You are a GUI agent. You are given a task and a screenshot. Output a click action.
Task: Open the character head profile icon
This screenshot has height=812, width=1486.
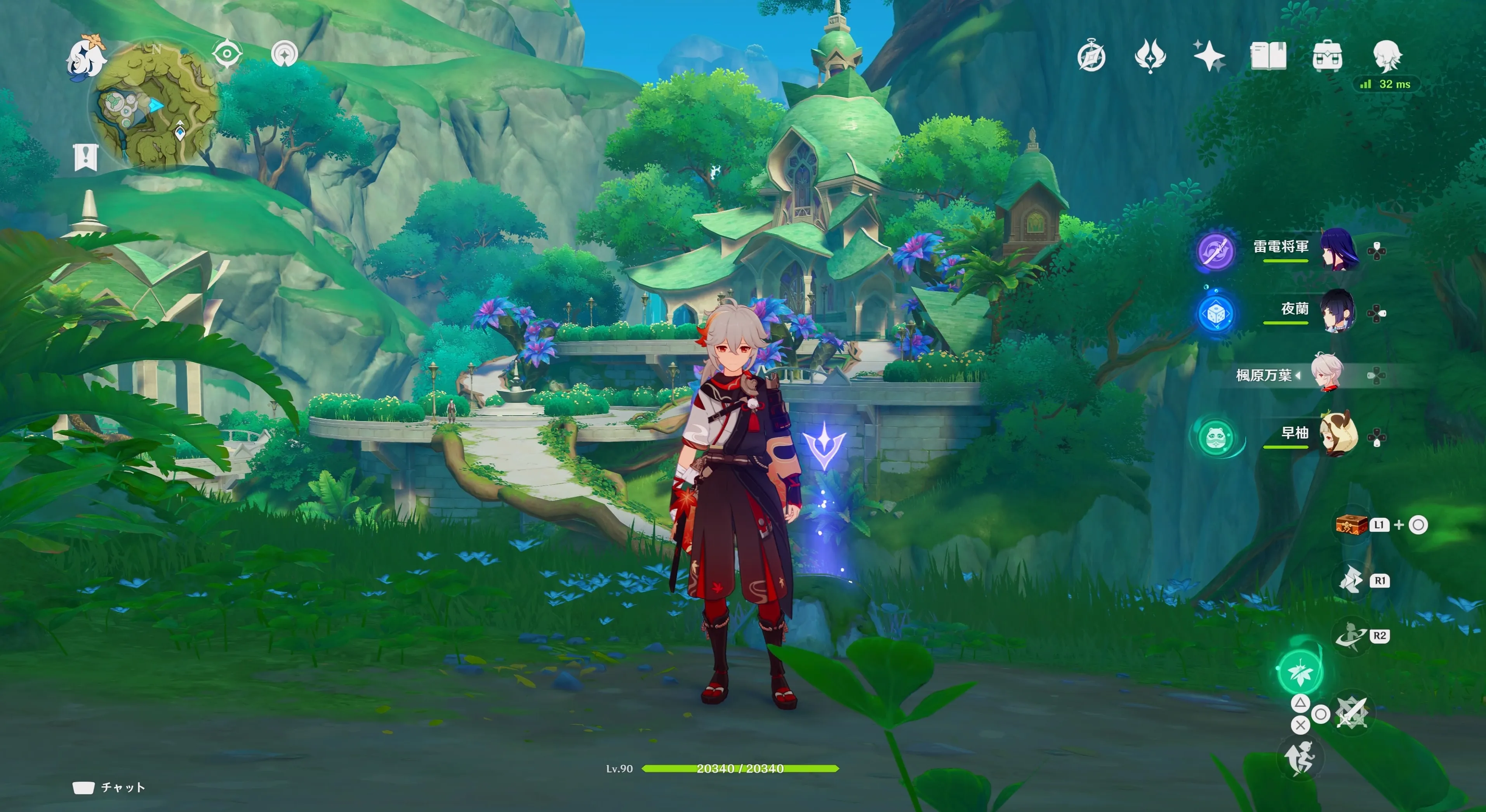click(1387, 56)
